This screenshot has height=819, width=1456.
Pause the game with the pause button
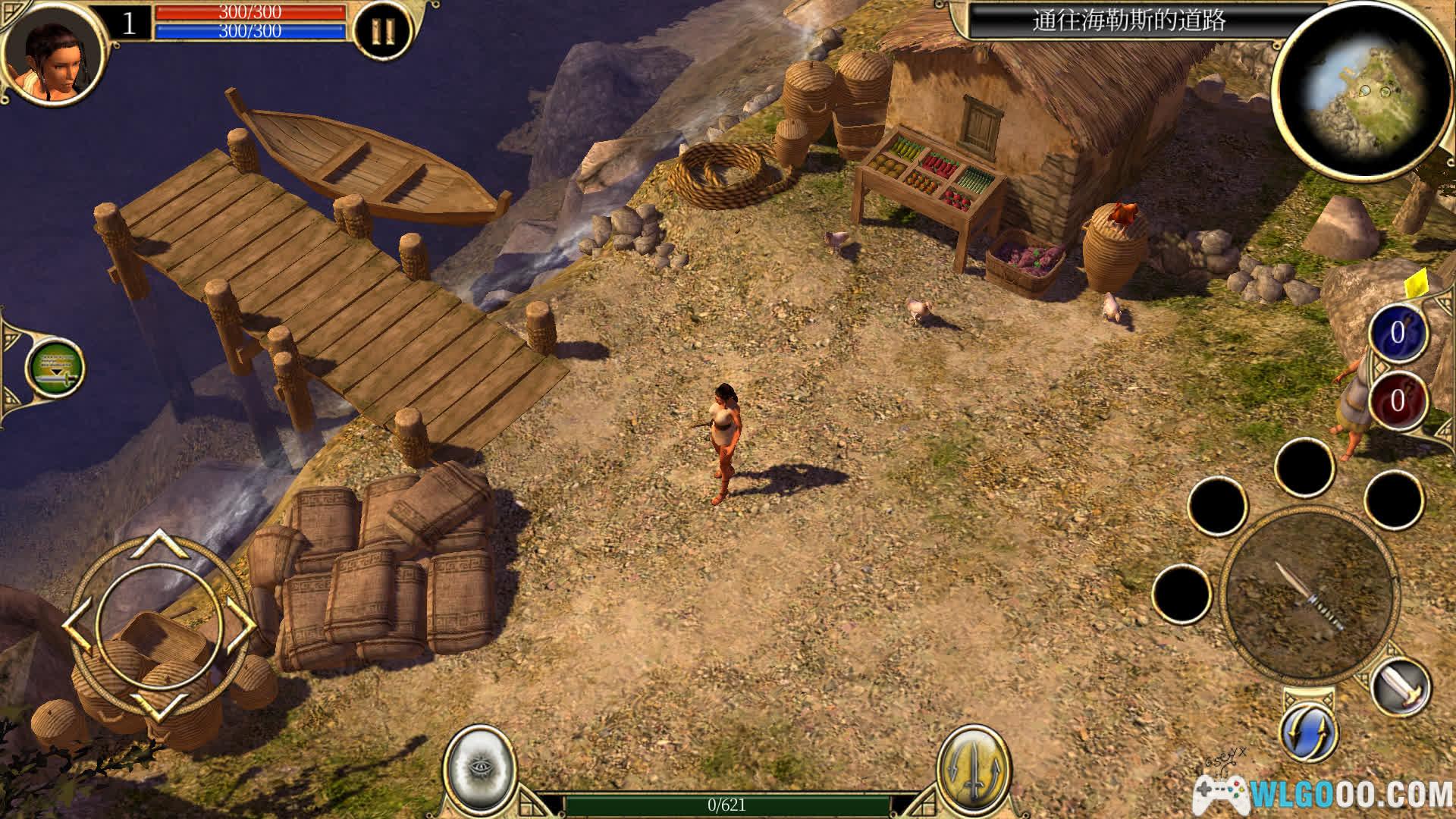[x=383, y=31]
